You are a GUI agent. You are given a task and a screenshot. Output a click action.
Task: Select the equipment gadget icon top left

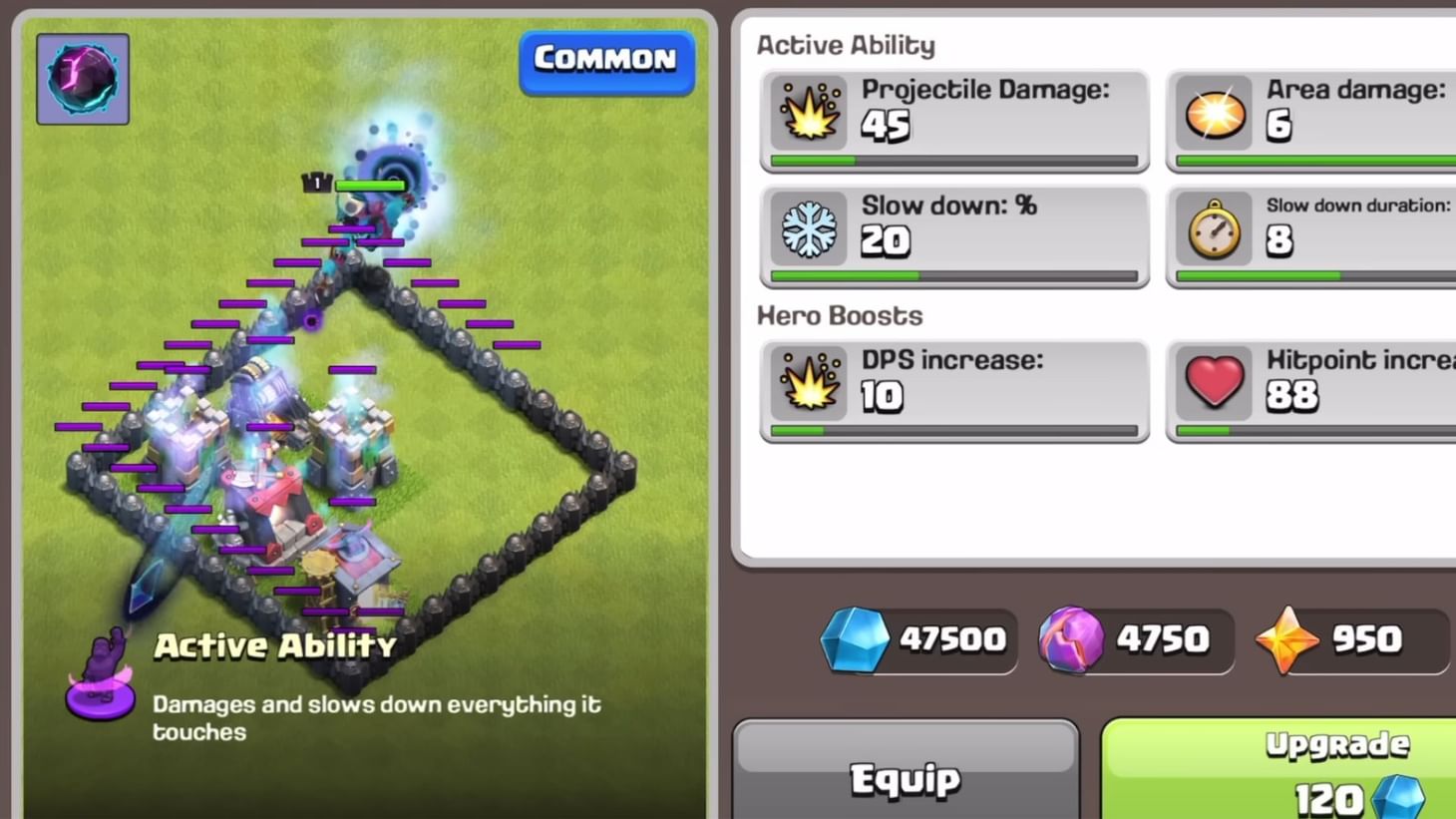83,79
